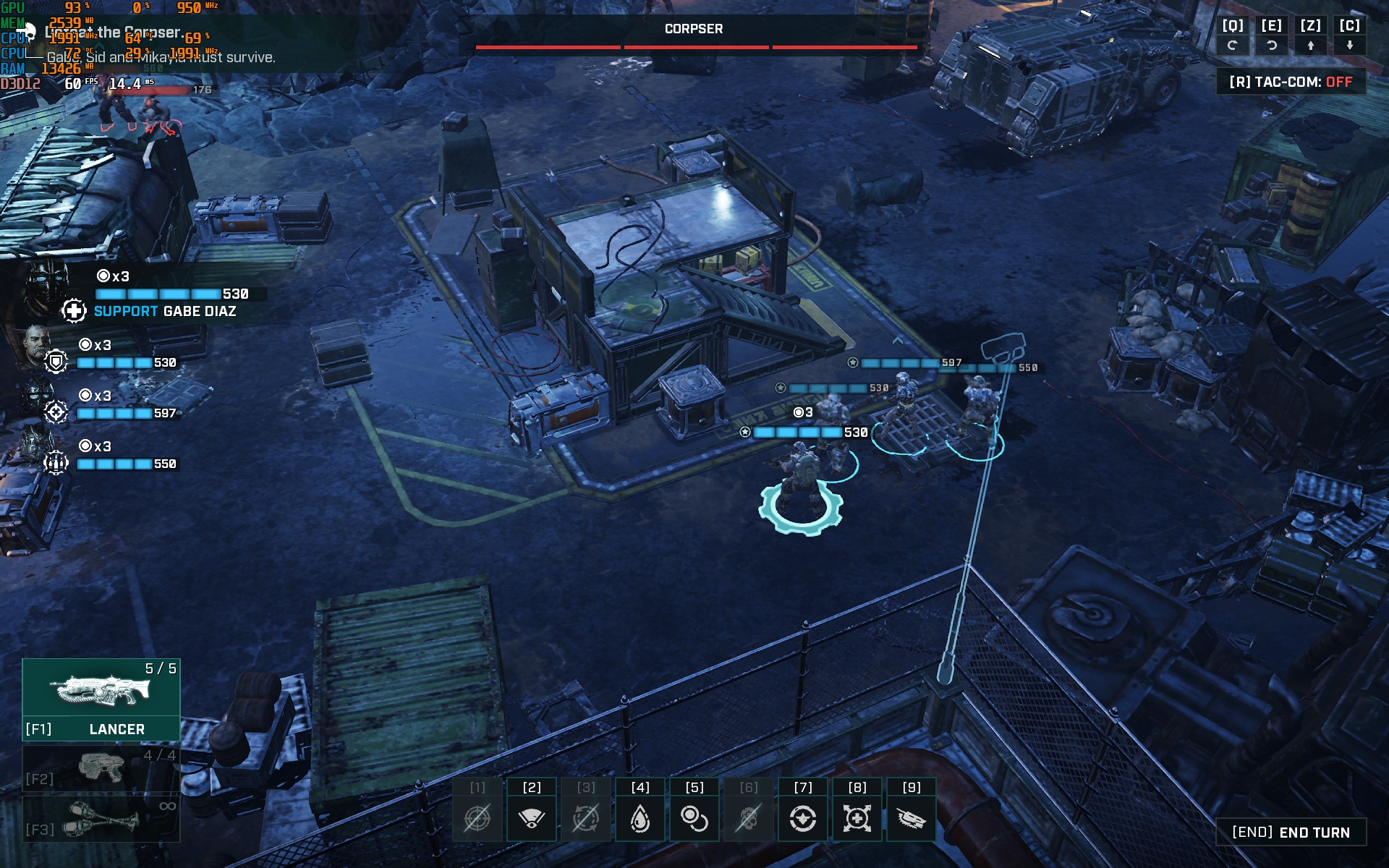Raise camera with the up arrow button
The height and width of the screenshot is (868, 1389).
click(x=1310, y=45)
